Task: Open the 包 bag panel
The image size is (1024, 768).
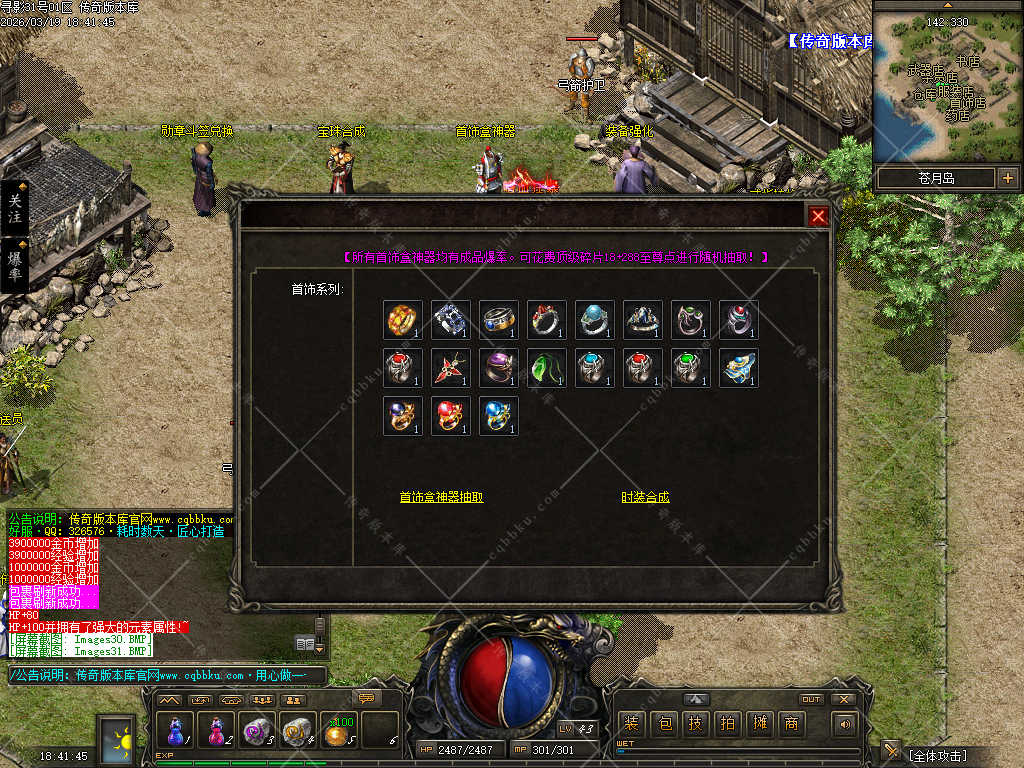Action: click(x=663, y=724)
